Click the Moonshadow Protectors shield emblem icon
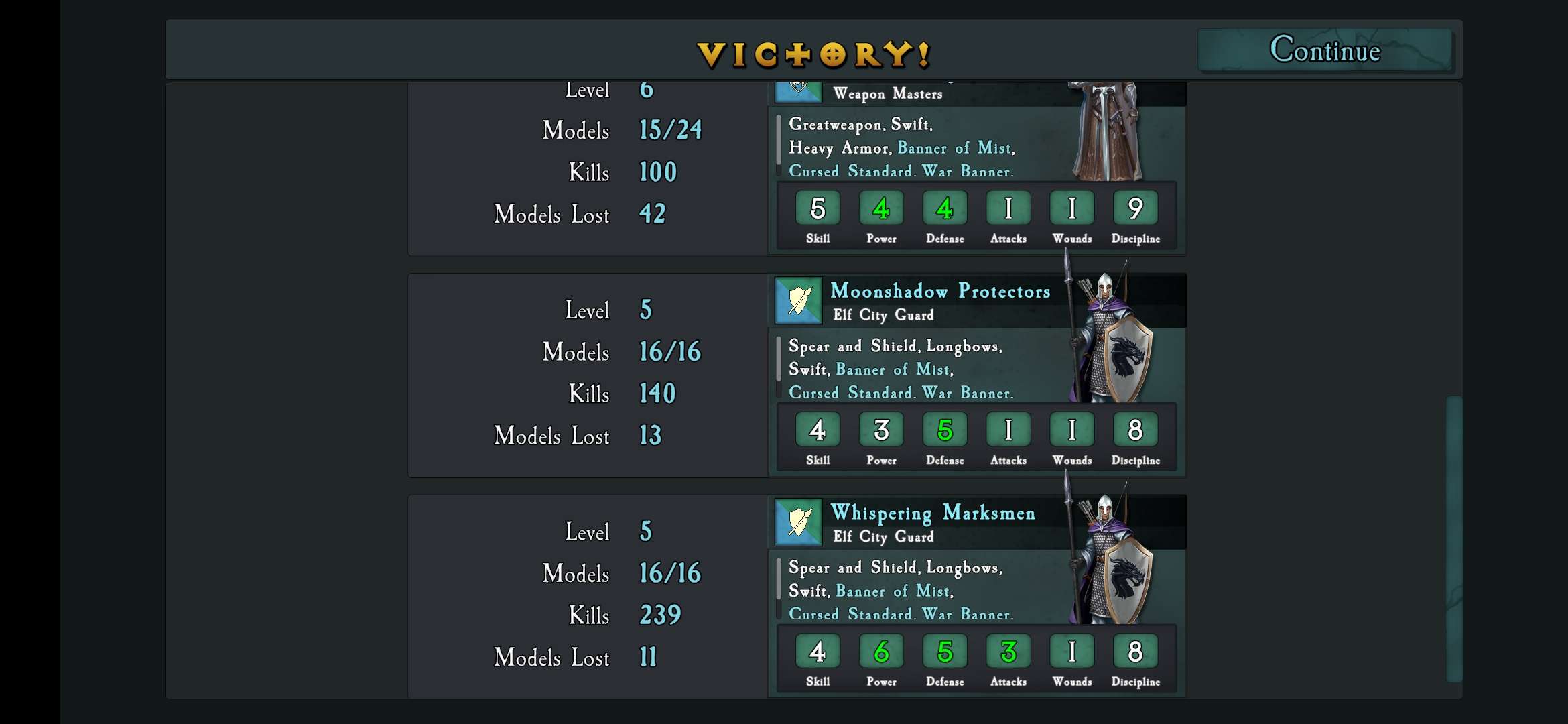 (798, 300)
